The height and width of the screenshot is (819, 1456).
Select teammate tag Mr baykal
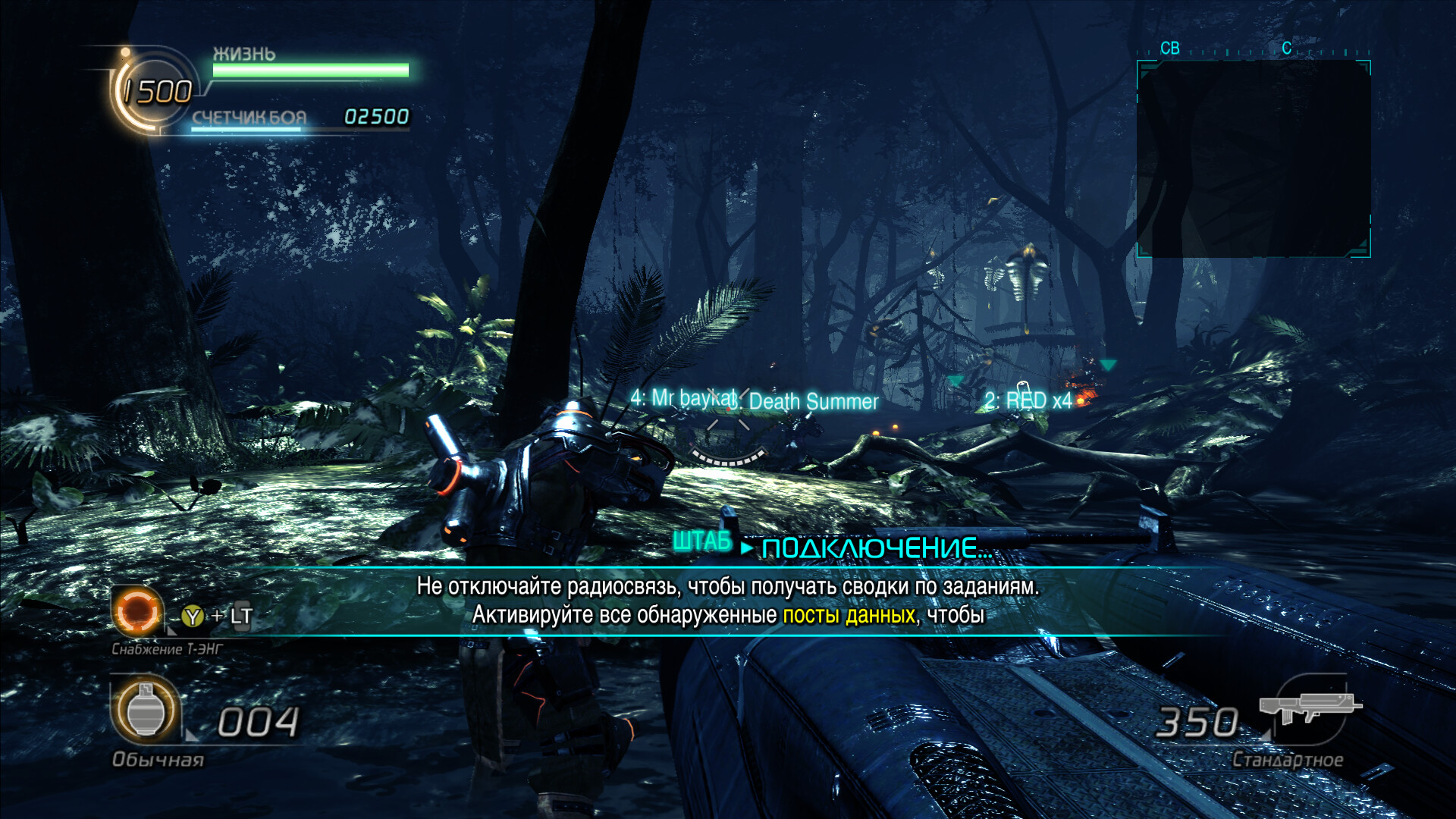click(x=683, y=397)
